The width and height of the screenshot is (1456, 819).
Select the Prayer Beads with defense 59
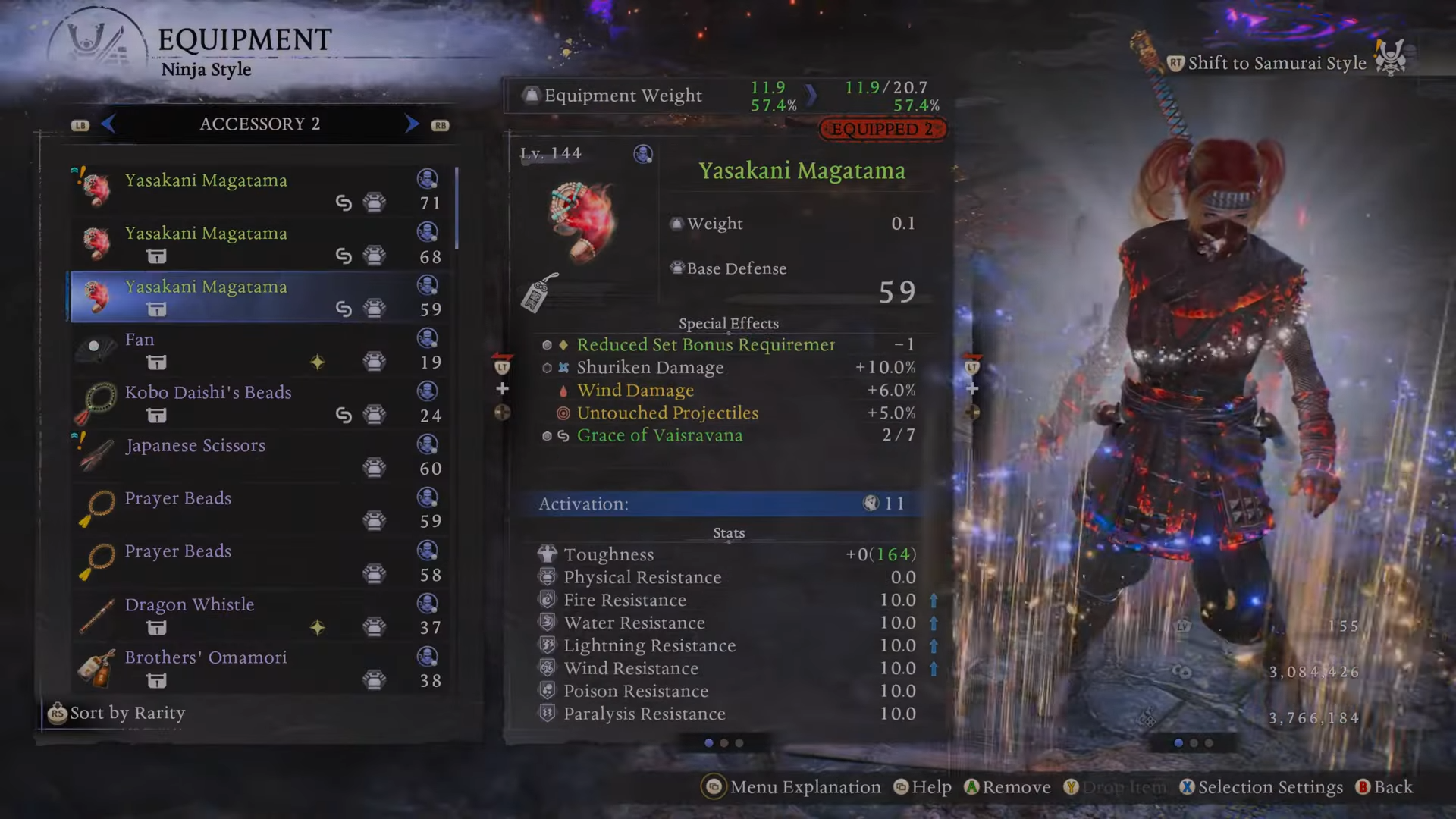click(x=258, y=509)
